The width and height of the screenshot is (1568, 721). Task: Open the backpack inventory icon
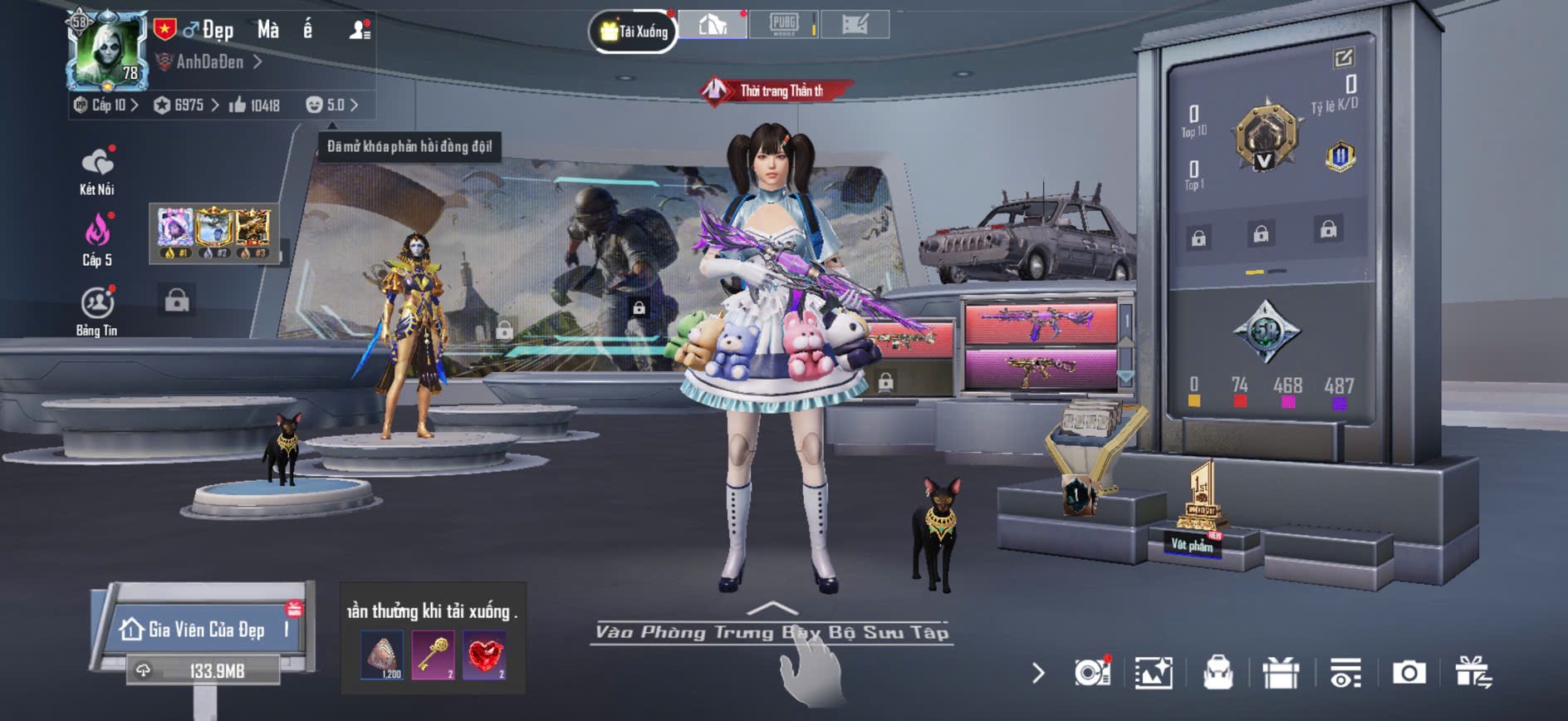click(1218, 673)
